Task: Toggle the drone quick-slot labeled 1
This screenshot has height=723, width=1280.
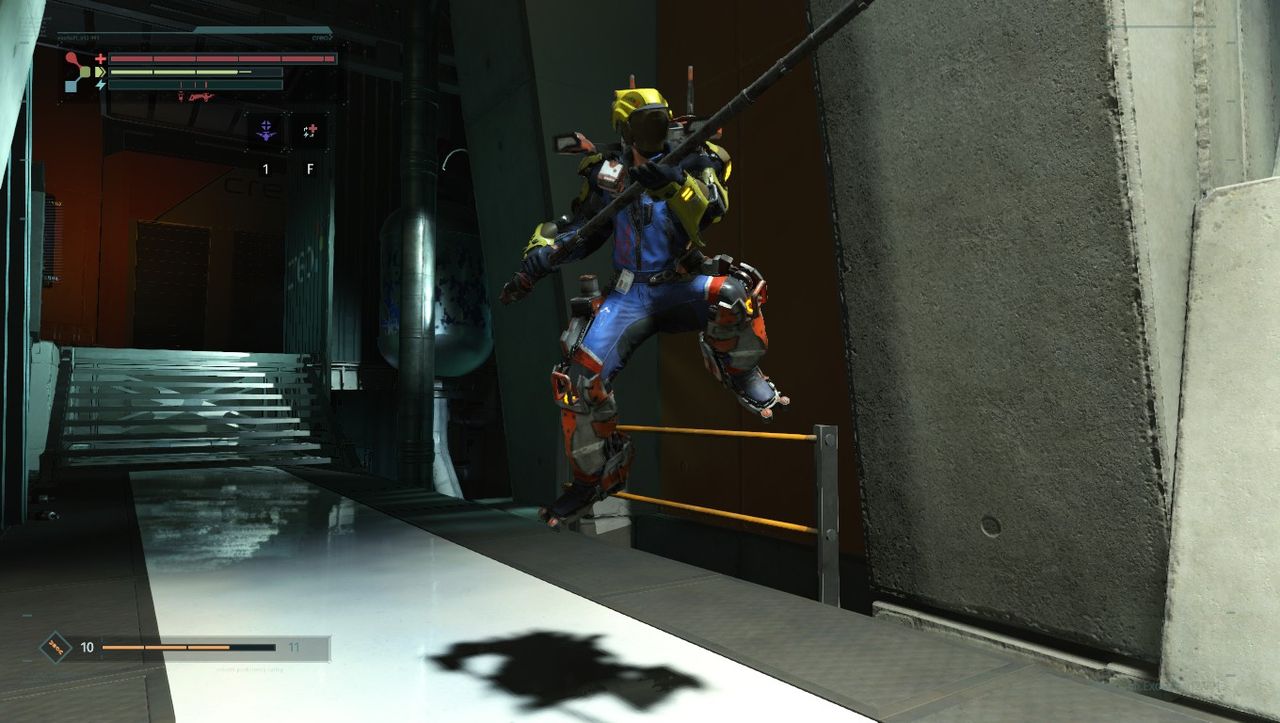Action: click(x=265, y=168)
